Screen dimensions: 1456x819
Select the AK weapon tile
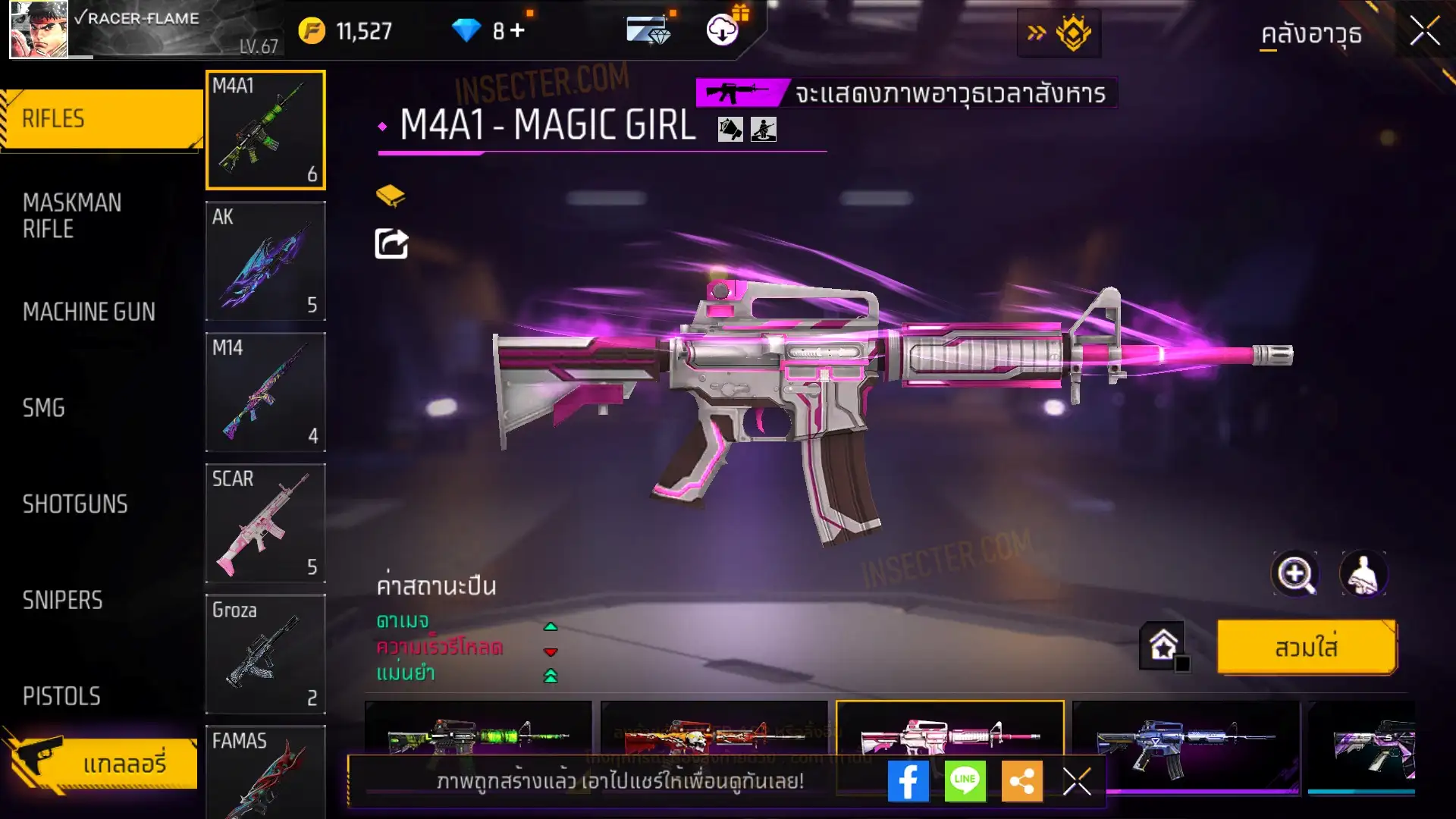coord(265,261)
